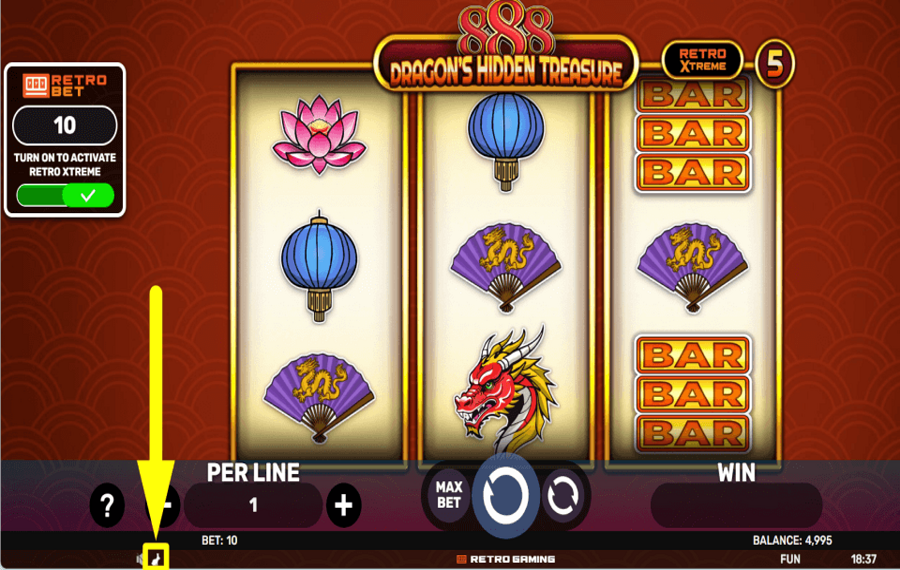Decrease the per line bet

pos(171,505)
